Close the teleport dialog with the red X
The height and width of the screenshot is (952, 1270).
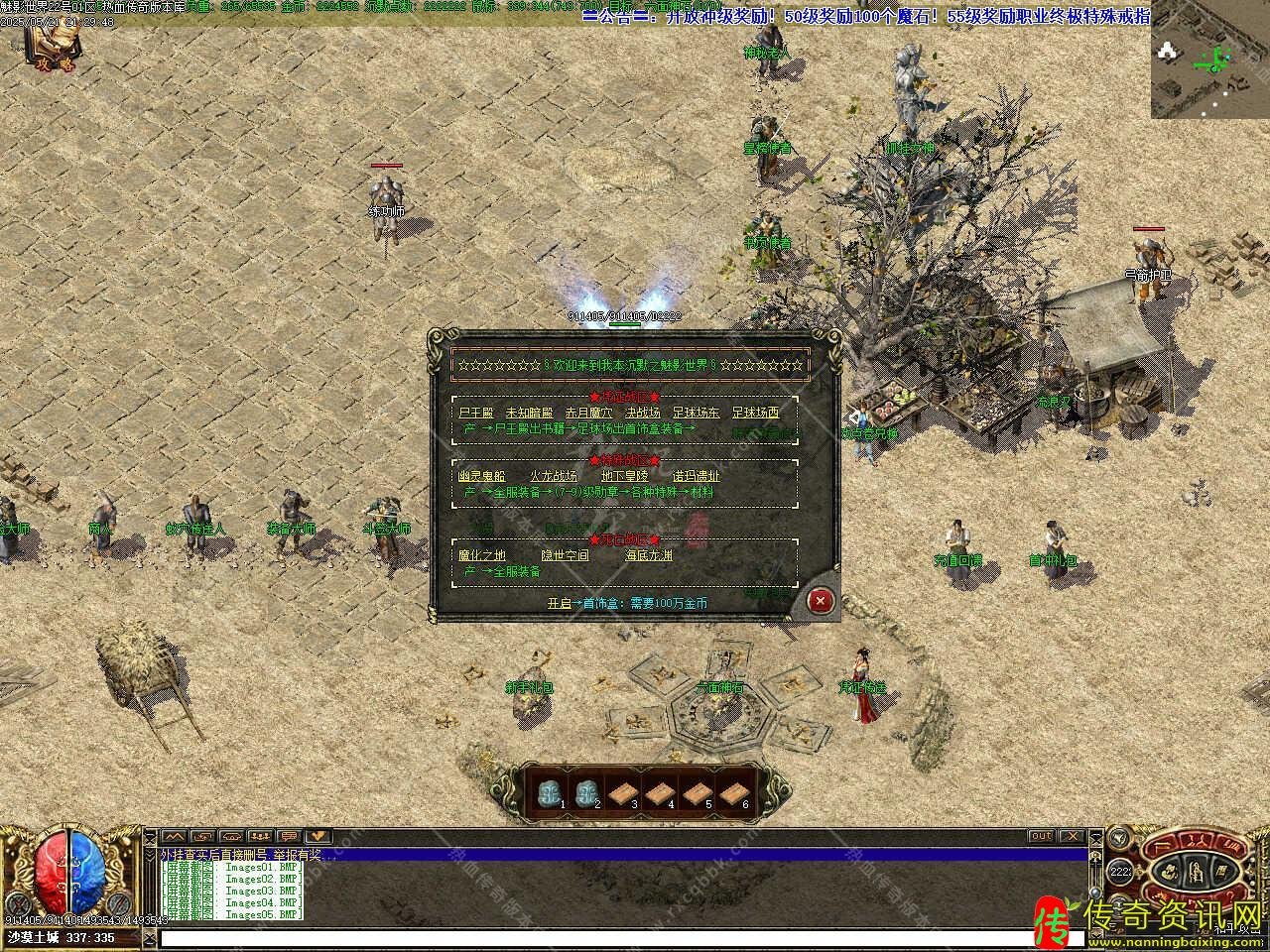820,600
